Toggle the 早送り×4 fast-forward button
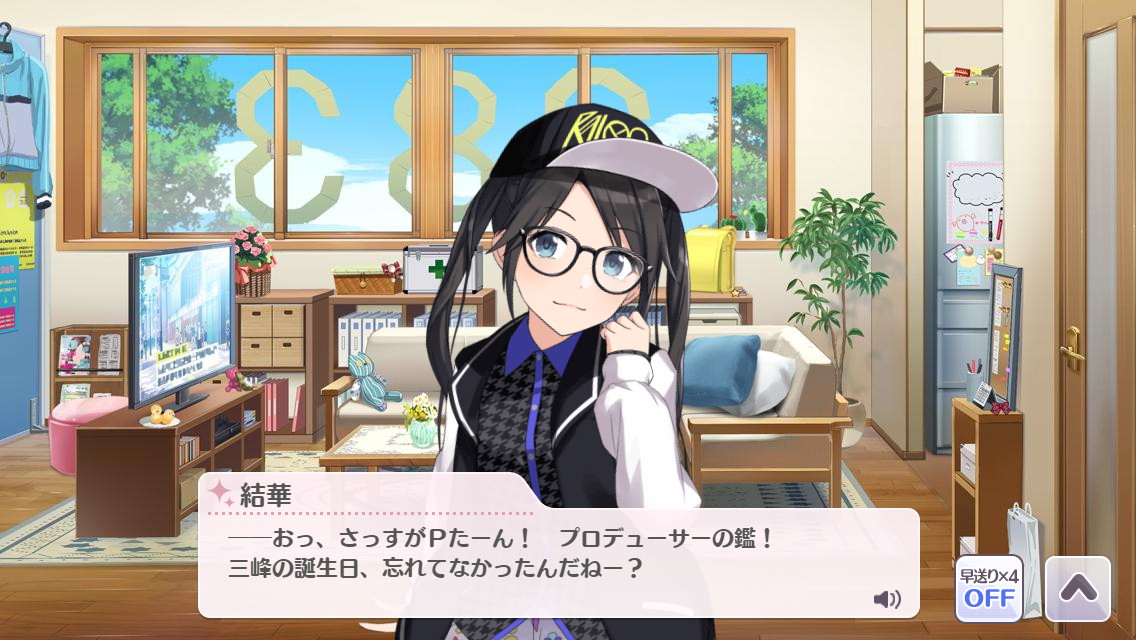Image resolution: width=1136 pixels, height=640 pixels. (989, 589)
